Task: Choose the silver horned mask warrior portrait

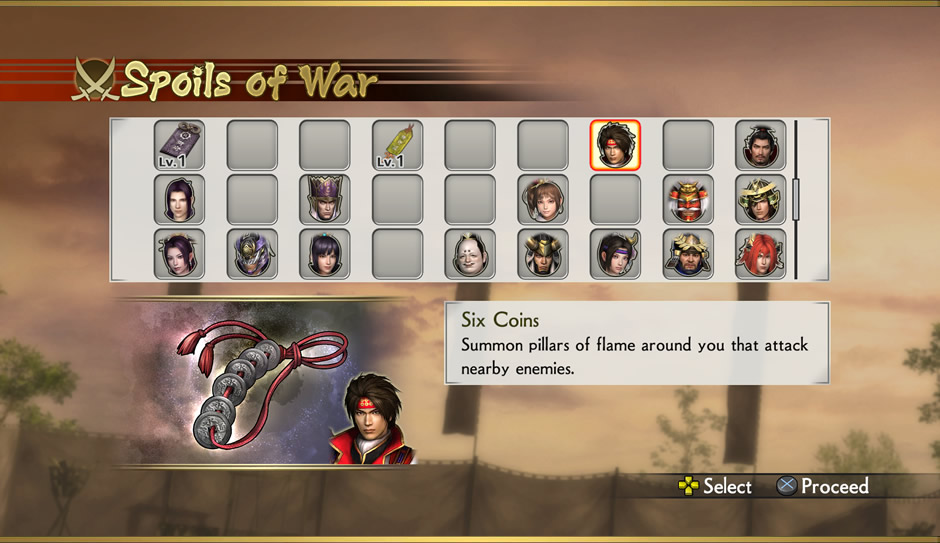Action: 252,254
